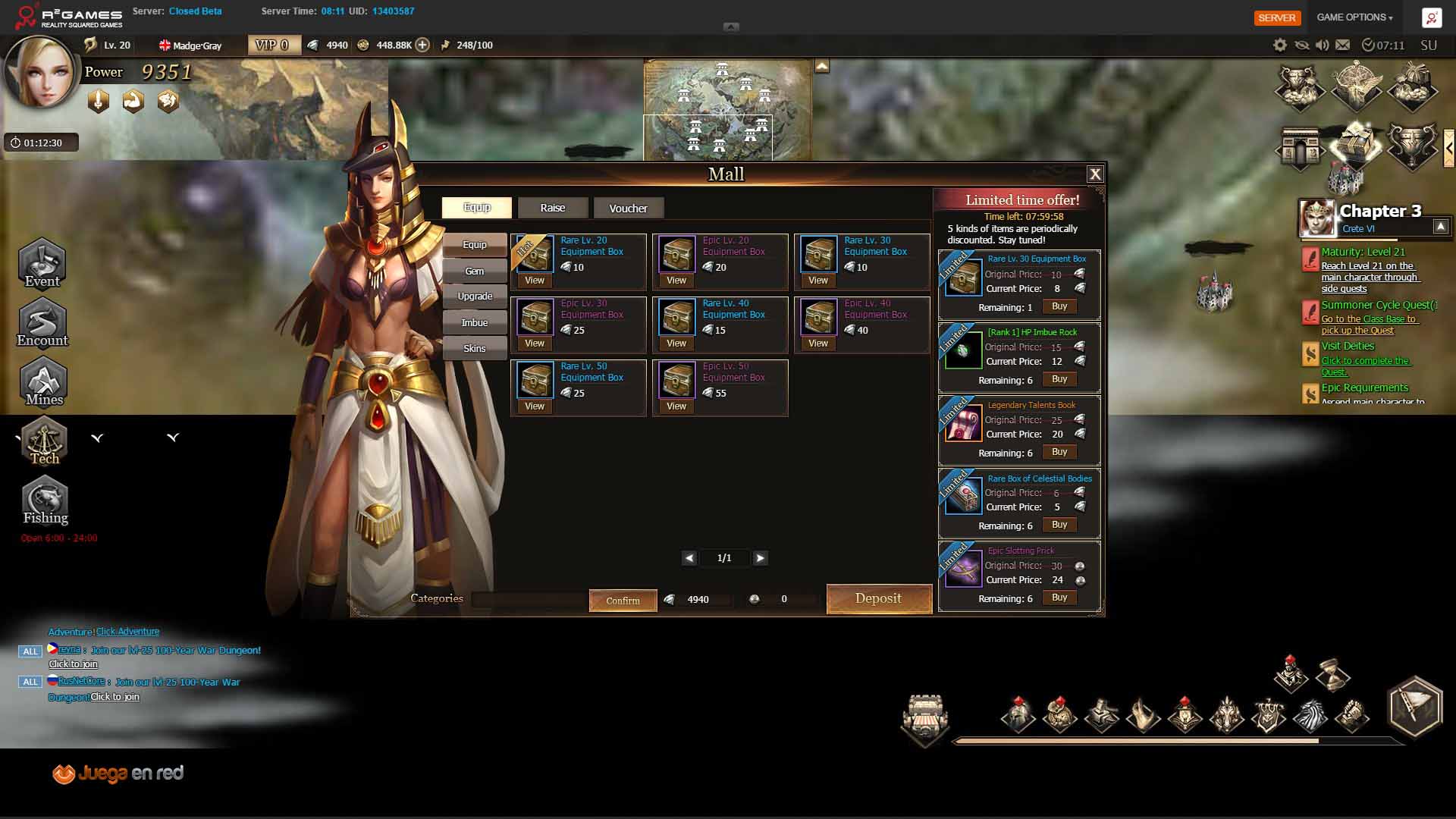
Task: Open the Skins category
Action: 475,348
